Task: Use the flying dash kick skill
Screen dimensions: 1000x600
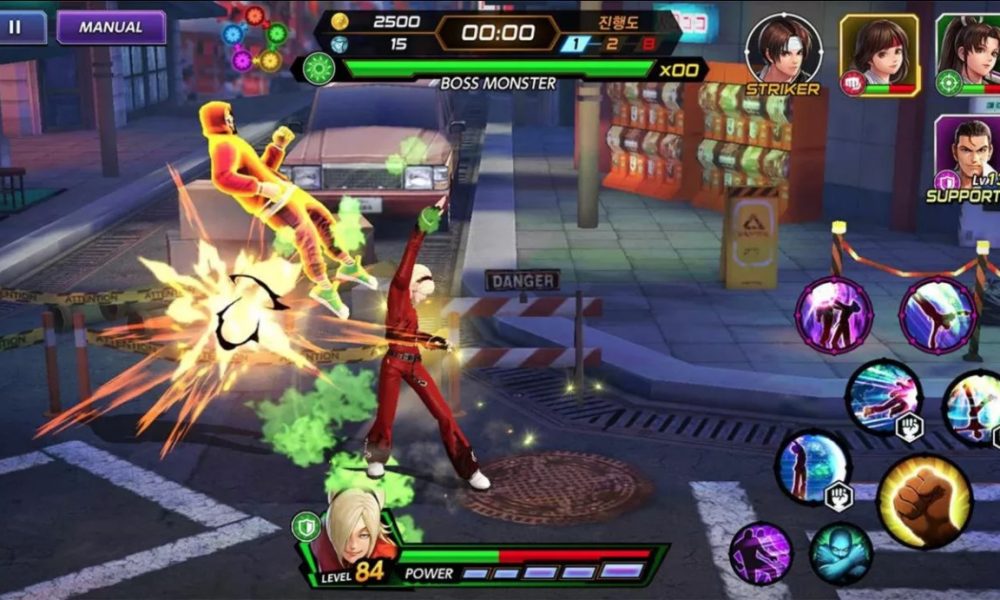Action: pyautogui.click(x=882, y=397)
